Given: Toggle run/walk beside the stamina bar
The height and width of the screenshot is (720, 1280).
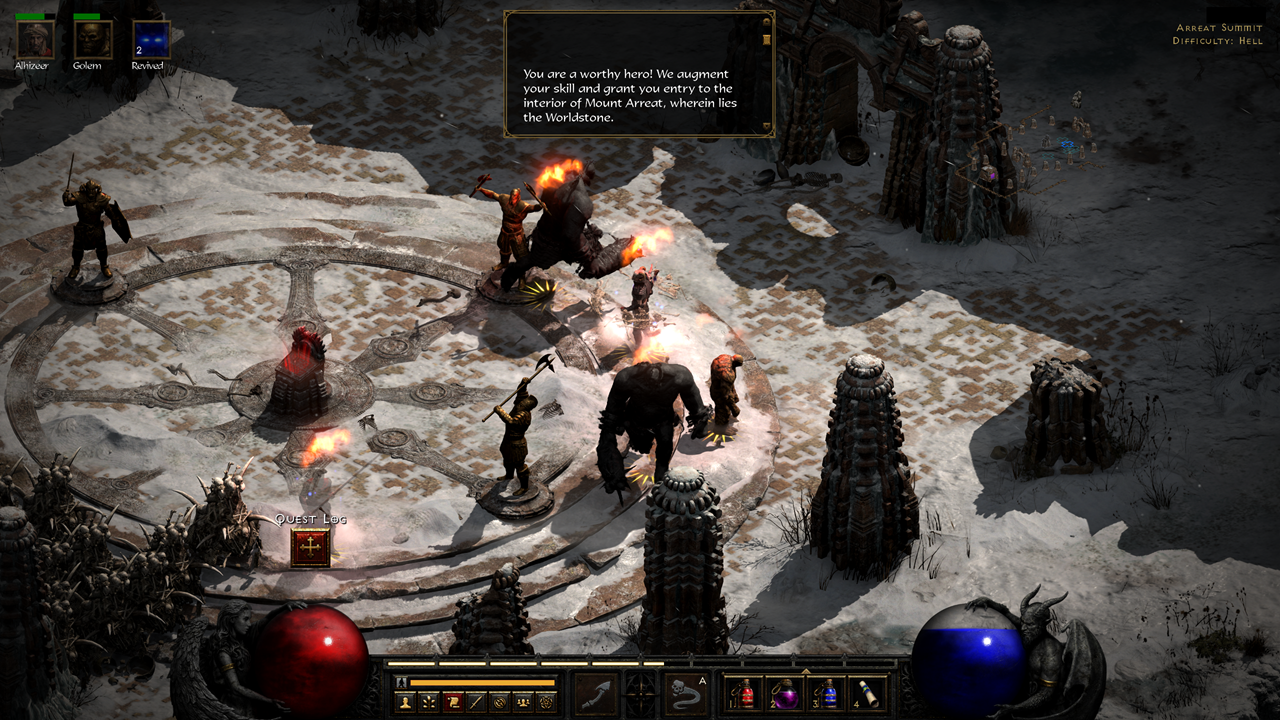Looking at the screenshot, I should pyautogui.click(x=400, y=681).
